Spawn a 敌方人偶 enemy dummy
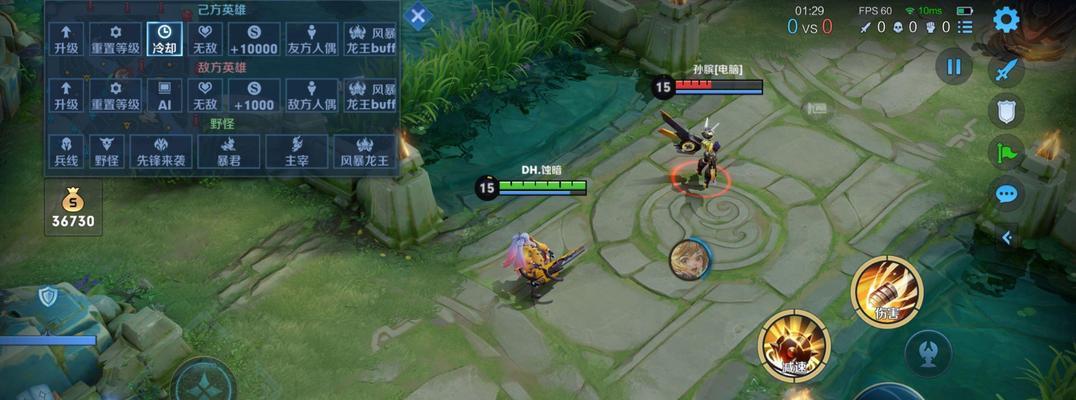This screenshot has height=400, width=1076. coord(312,96)
